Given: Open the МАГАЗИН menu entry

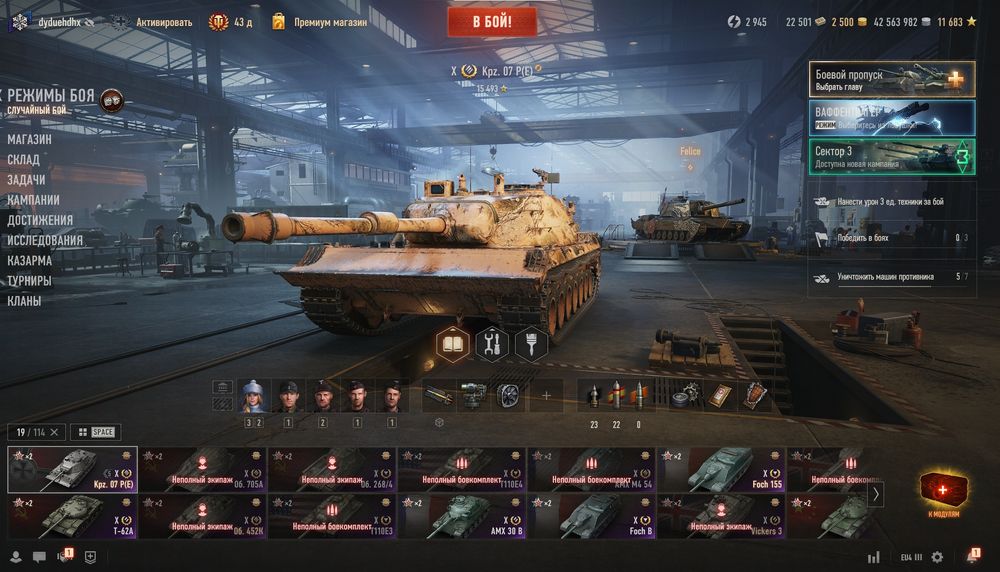Looking at the screenshot, I should pyautogui.click(x=29, y=139).
